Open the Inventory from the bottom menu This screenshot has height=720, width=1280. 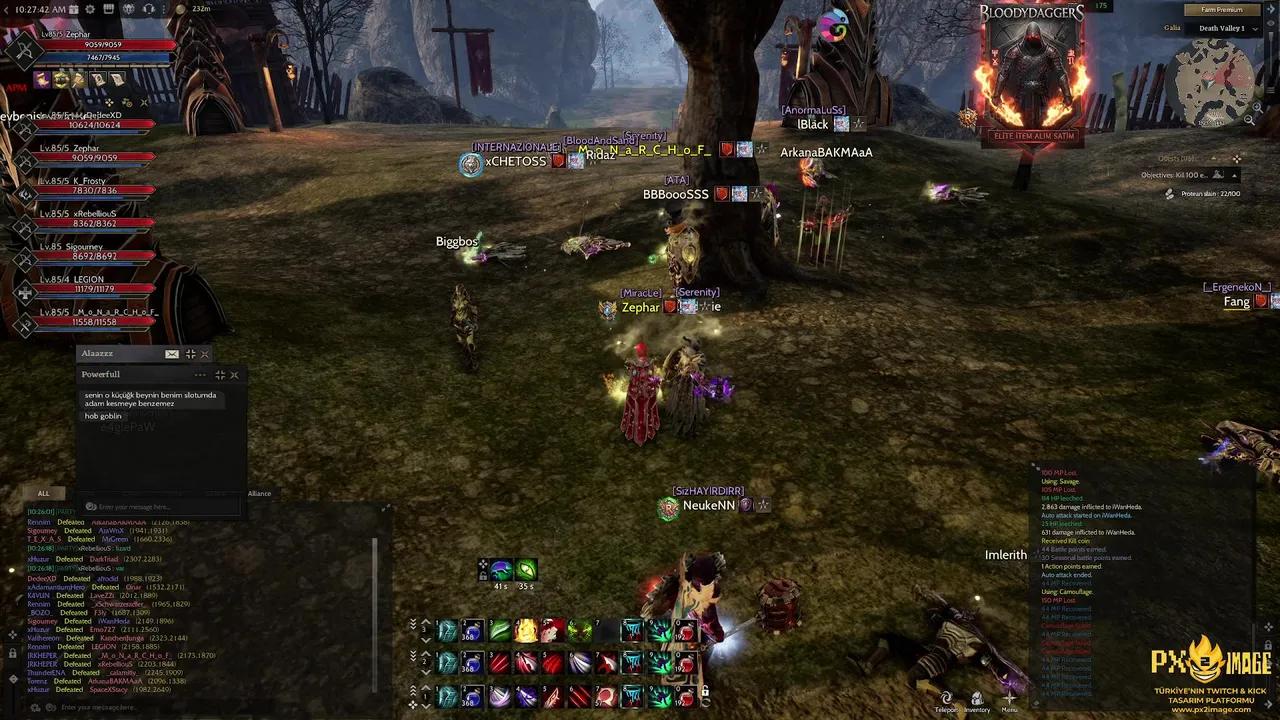coord(977,699)
